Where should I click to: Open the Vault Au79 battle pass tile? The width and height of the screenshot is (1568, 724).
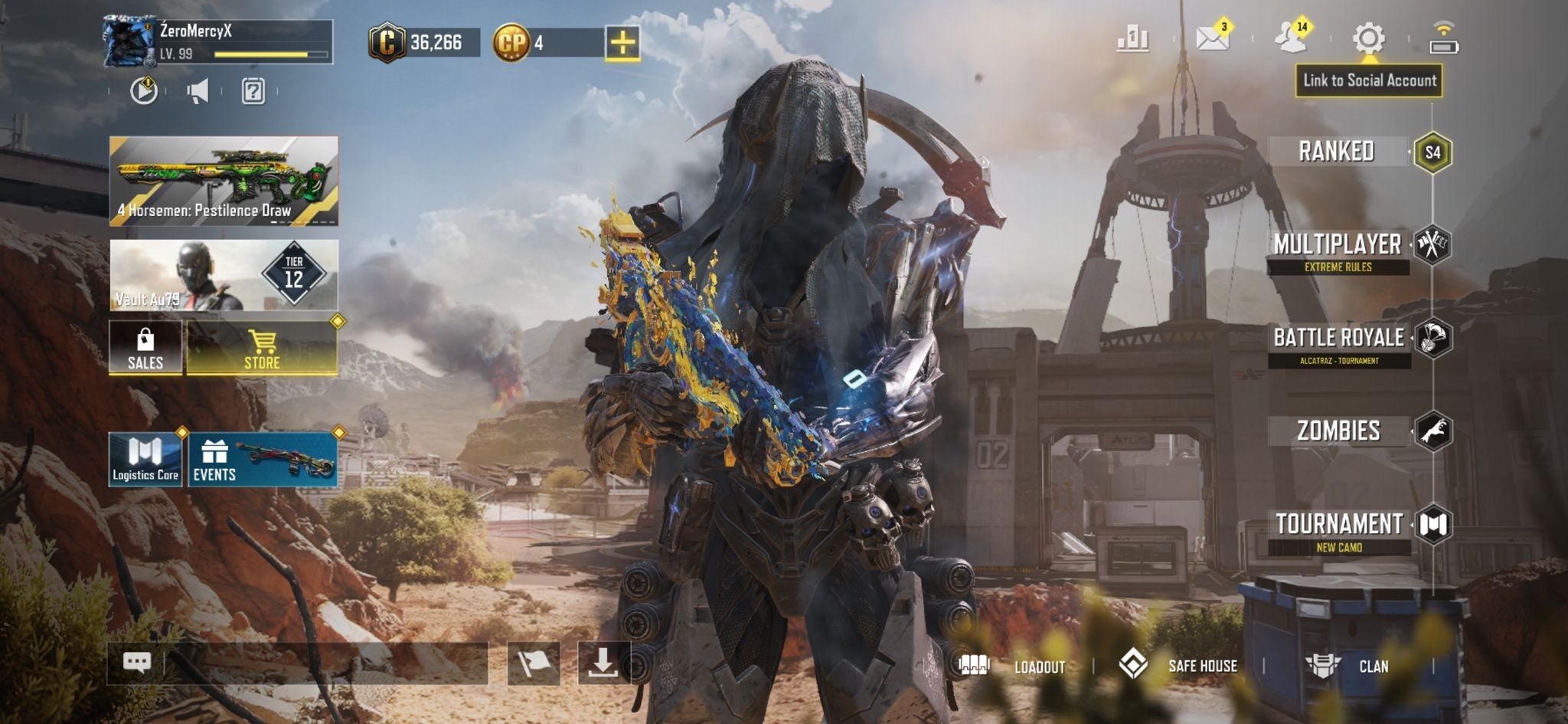pos(224,275)
